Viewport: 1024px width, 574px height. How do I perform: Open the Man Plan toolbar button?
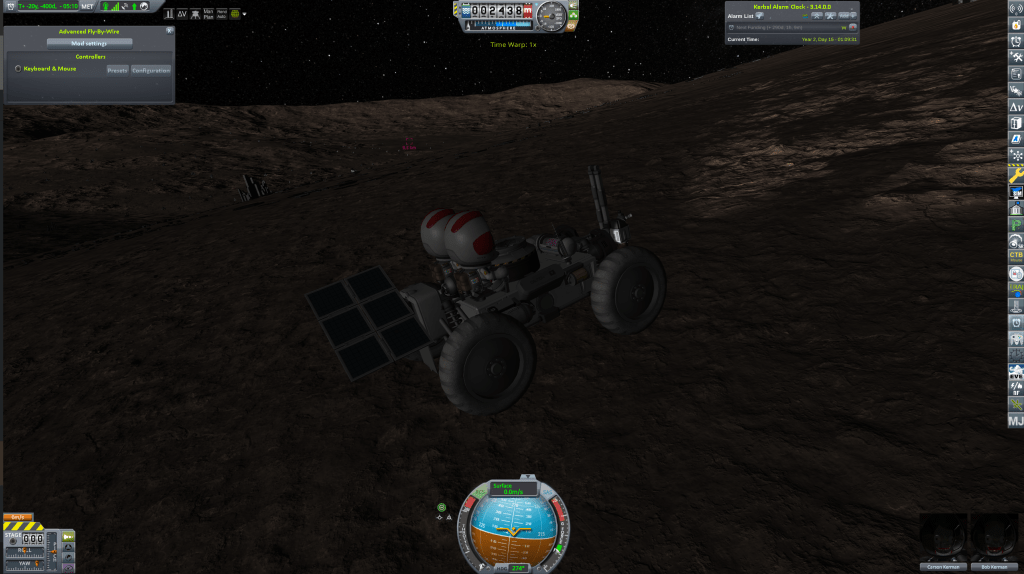(207, 14)
